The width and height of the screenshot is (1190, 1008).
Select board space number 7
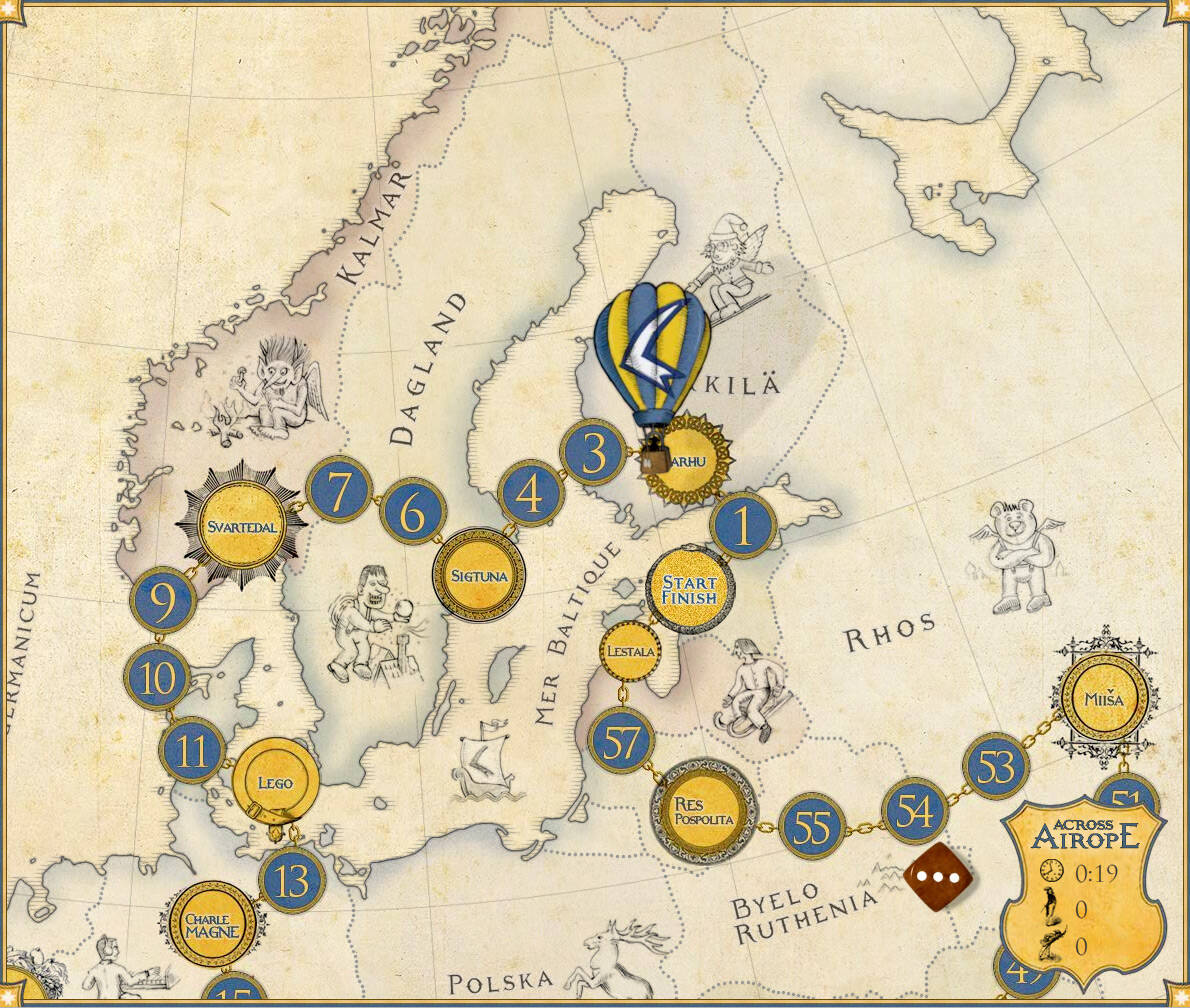point(339,491)
